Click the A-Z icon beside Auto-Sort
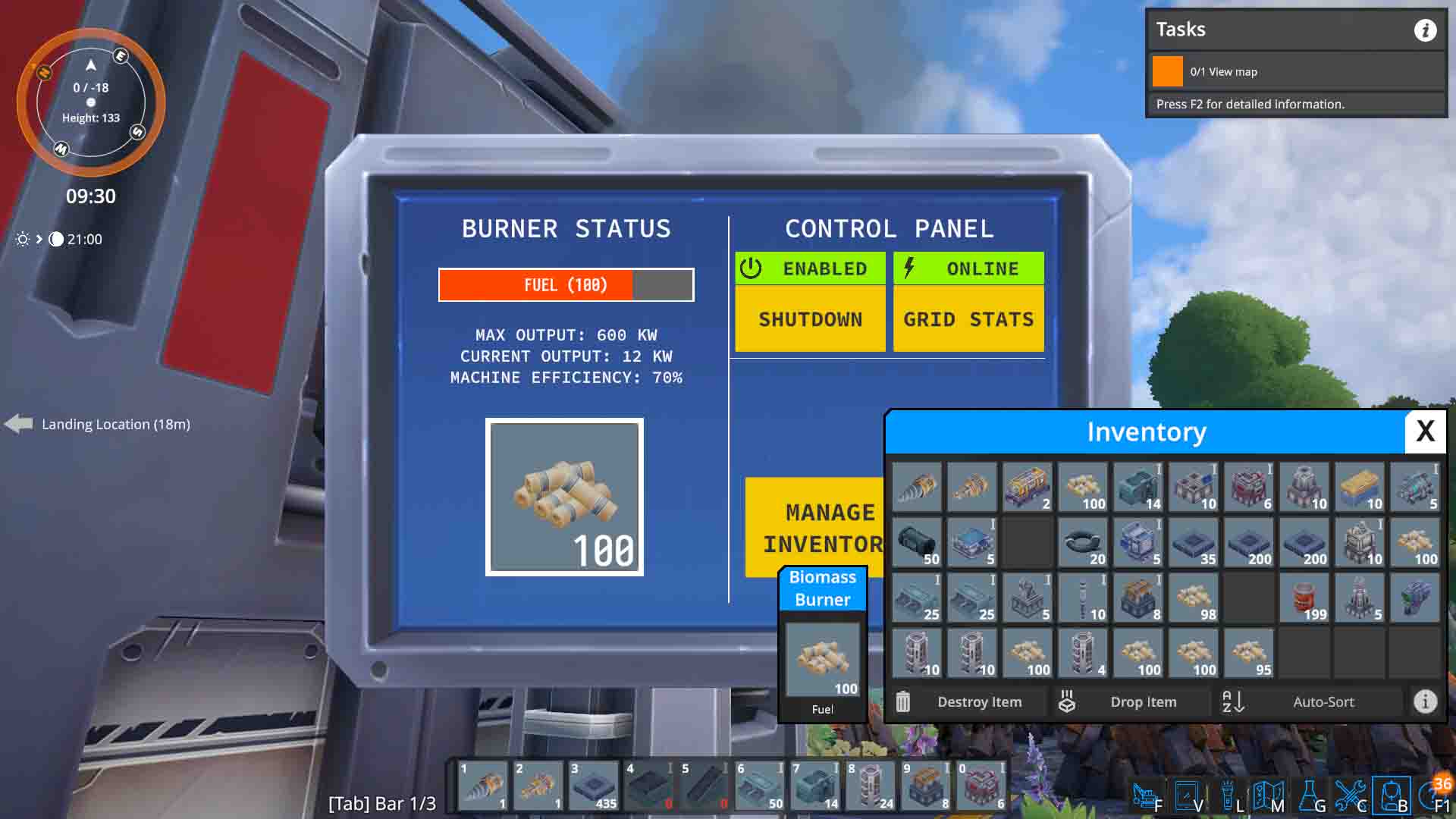1456x819 pixels. 1232,701
